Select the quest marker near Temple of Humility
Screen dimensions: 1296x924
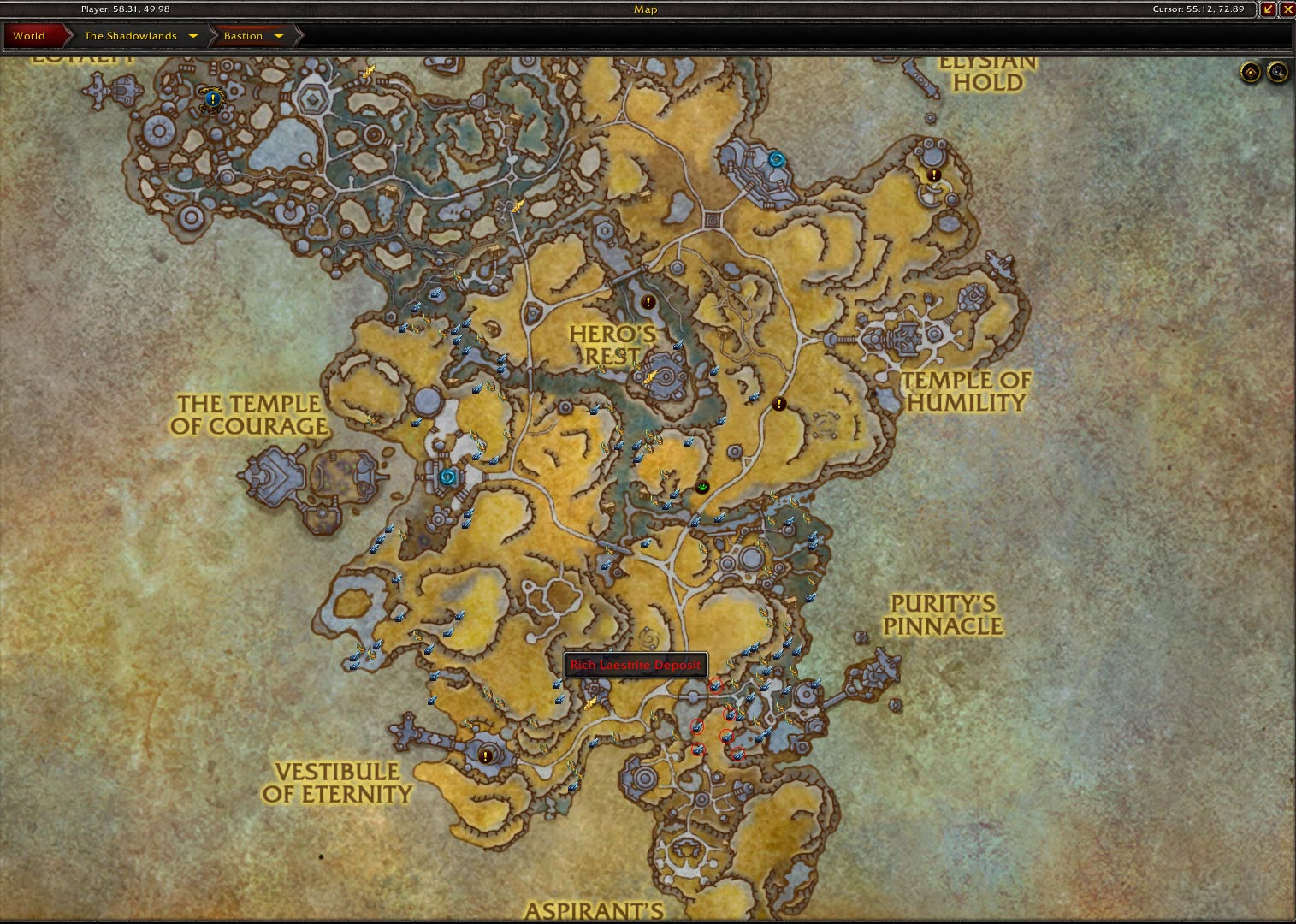tap(778, 404)
